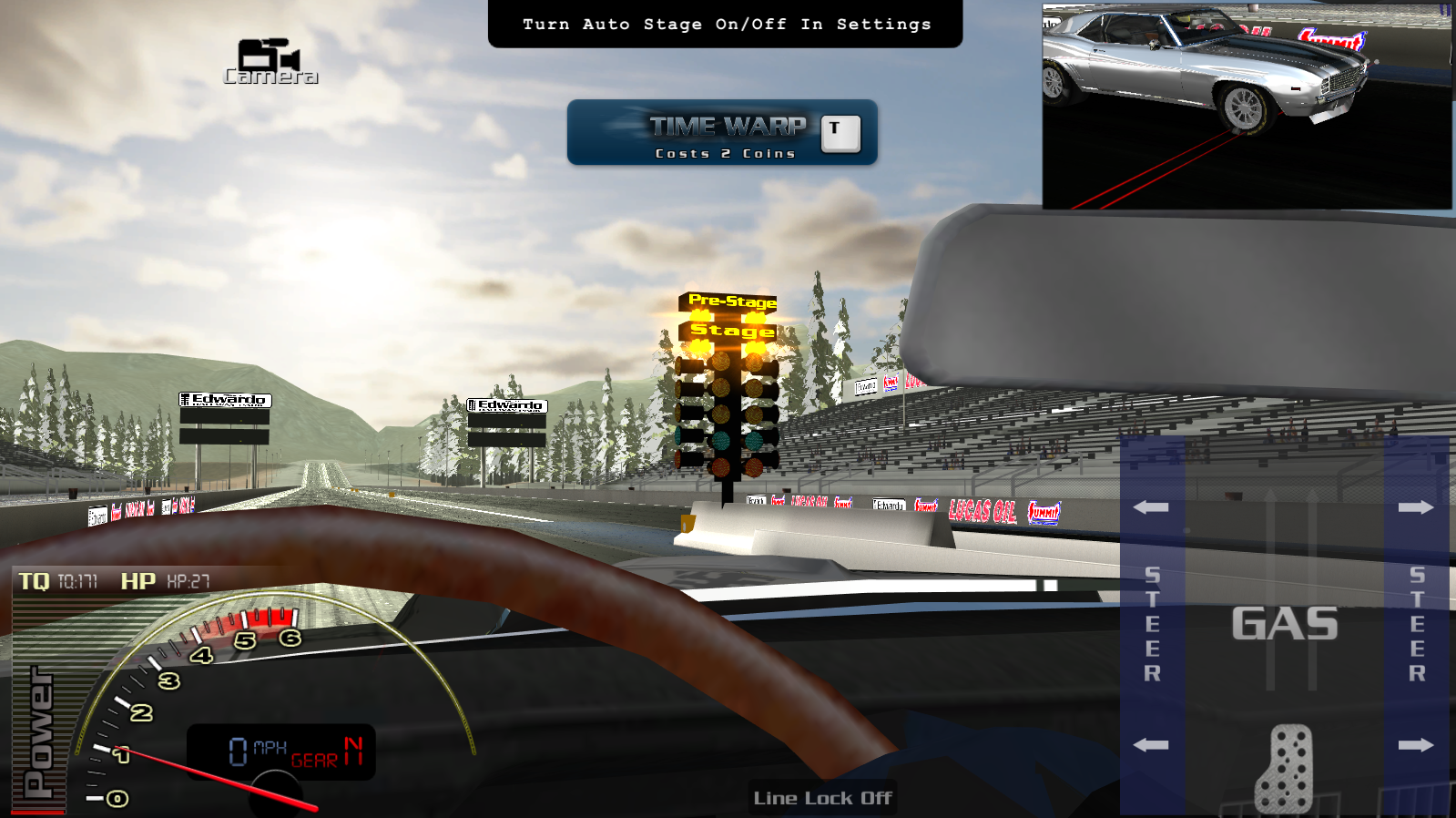The height and width of the screenshot is (818, 1456).
Task: Click the exterior car view thumbnail
Action: click(x=1247, y=107)
